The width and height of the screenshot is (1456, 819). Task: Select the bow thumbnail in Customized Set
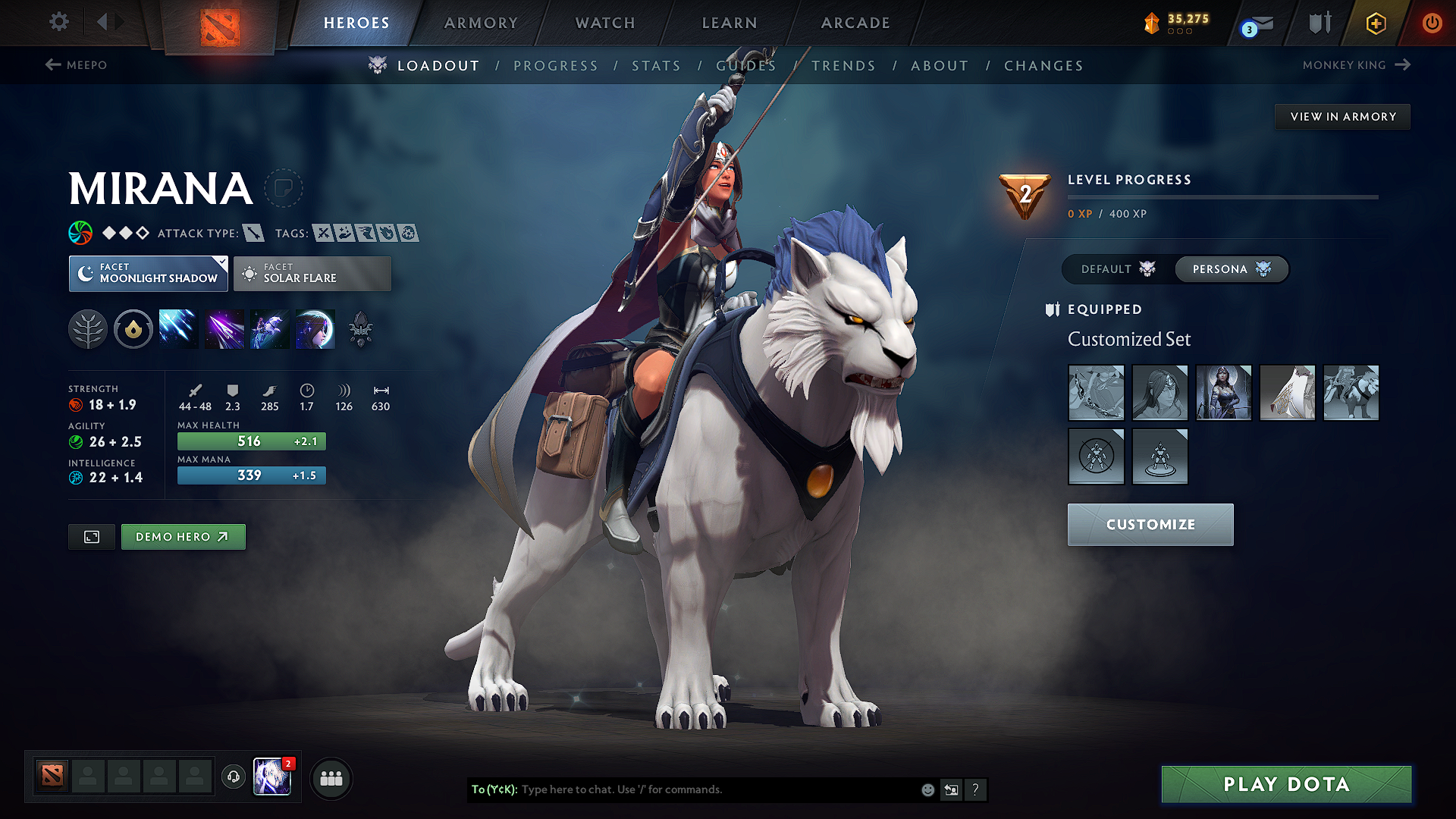[x=1096, y=393]
